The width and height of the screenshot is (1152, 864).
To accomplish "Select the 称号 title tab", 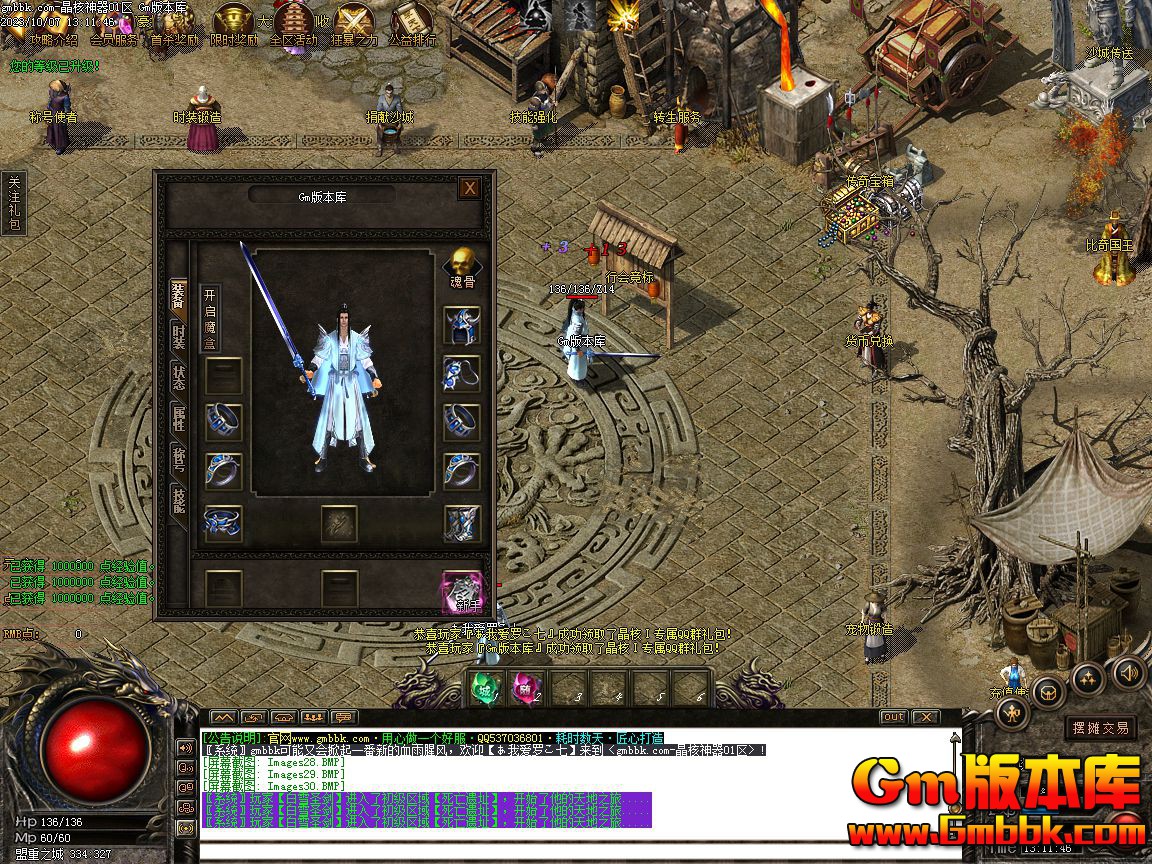I will 178,459.
